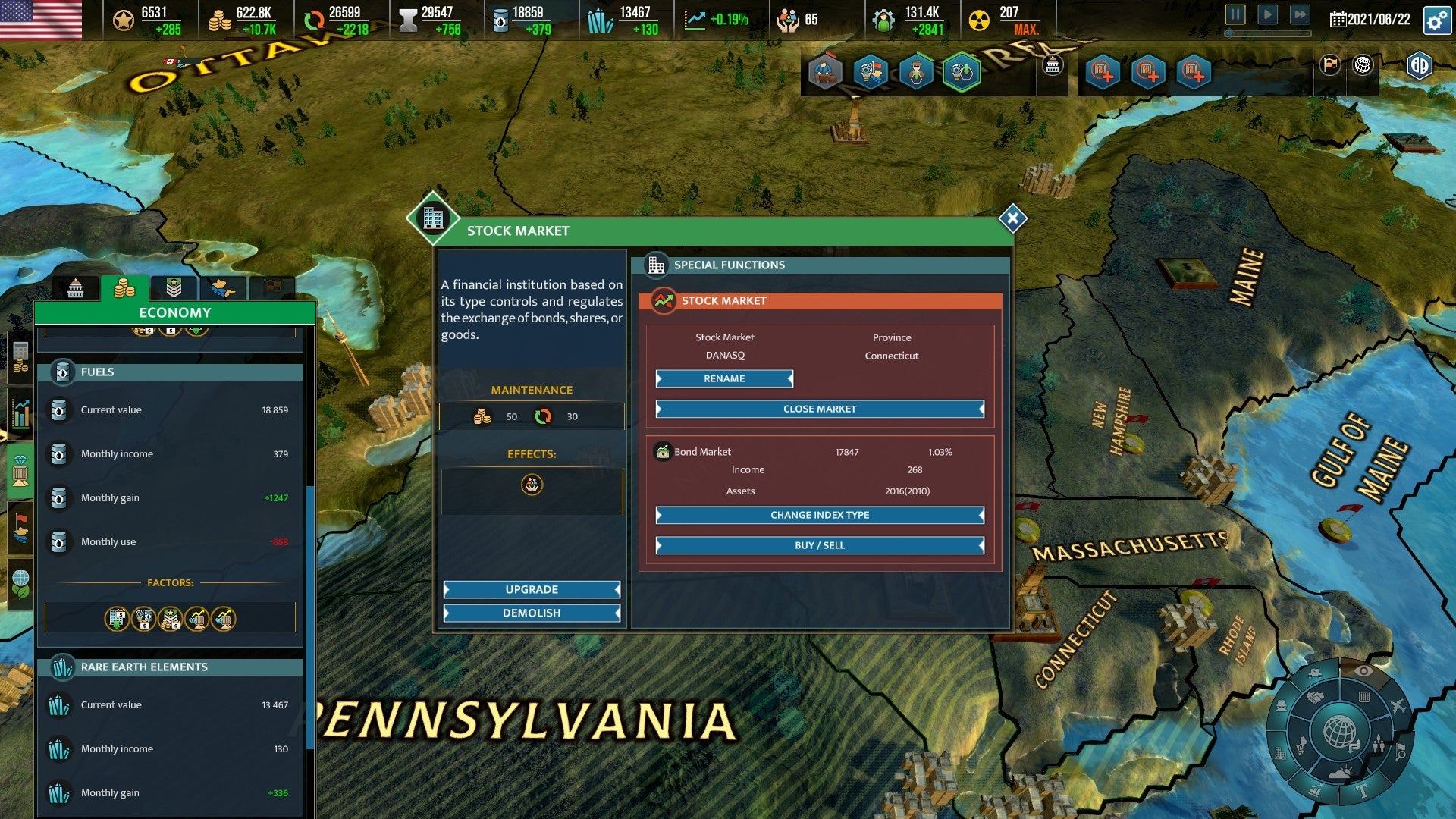Open the Politics capitol icon above Economy panel

point(75,287)
